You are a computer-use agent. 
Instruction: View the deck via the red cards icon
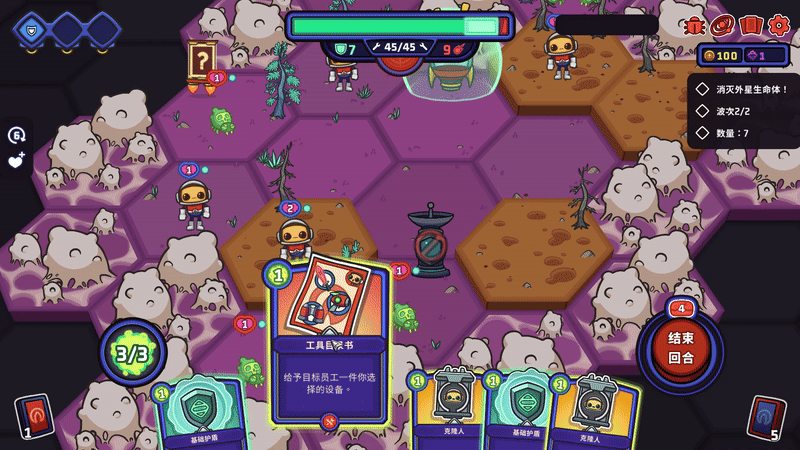tap(750, 25)
